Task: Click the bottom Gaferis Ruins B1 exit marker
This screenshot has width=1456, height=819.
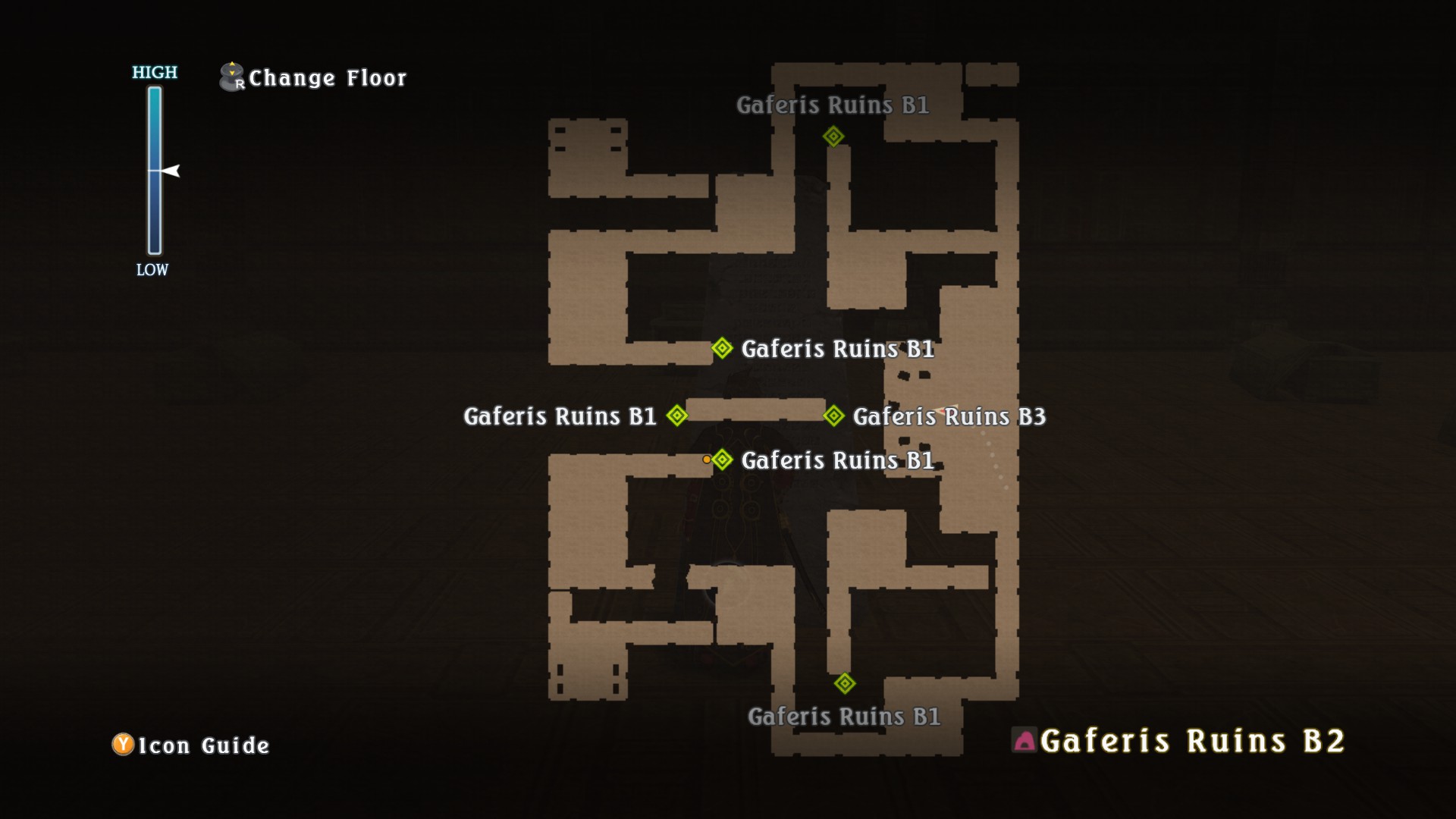Action: coord(846,682)
